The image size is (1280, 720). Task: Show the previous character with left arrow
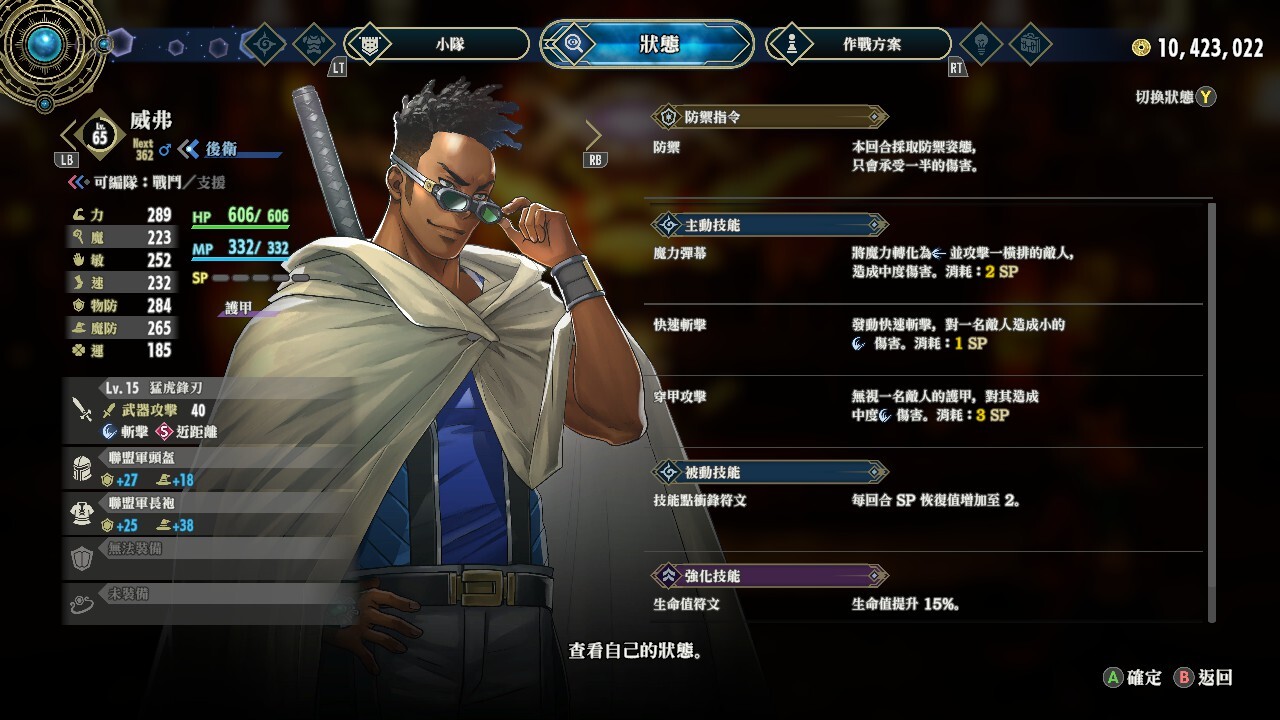[x=69, y=135]
